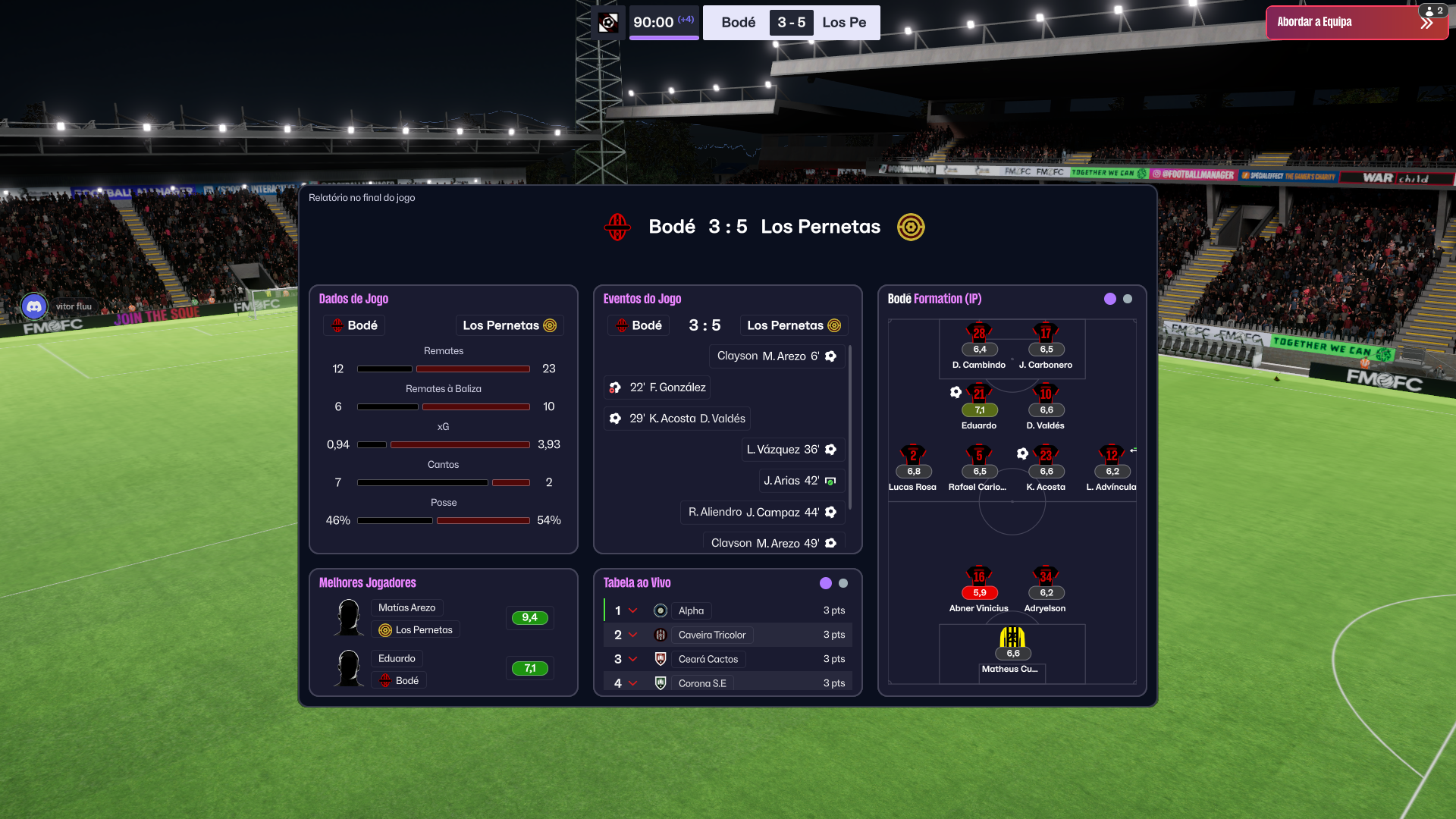The height and width of the screenshot is (819, 1456).
Task: Open Matías Arezo's best player entry
Action: coord(407,607)
